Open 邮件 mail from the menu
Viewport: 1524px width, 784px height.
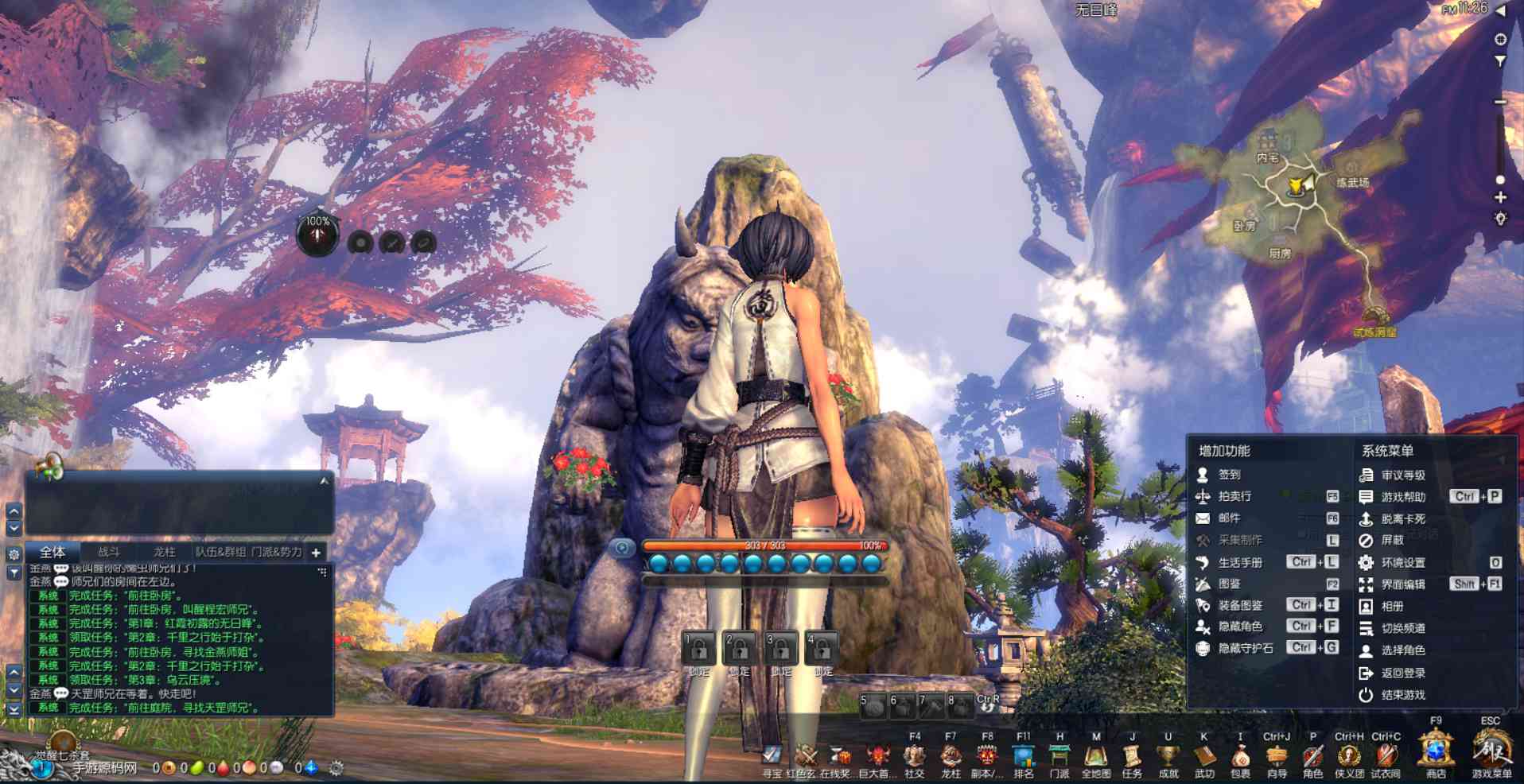[1229, 518]
